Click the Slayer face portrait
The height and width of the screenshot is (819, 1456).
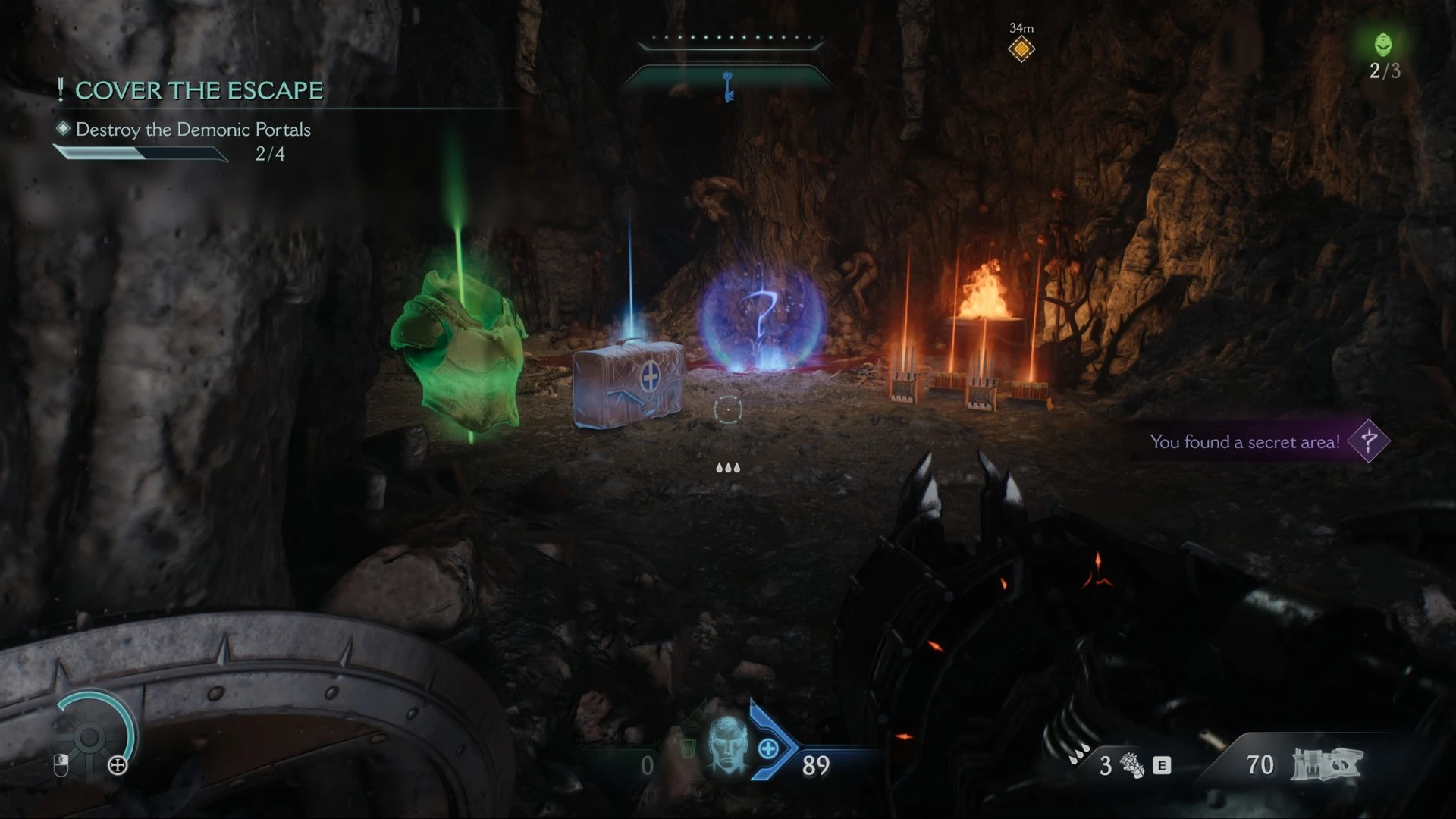(x=726, y=747)
